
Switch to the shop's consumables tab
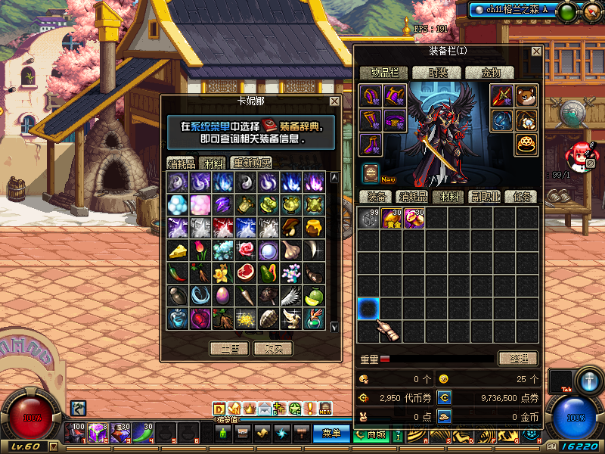(181, 162)
